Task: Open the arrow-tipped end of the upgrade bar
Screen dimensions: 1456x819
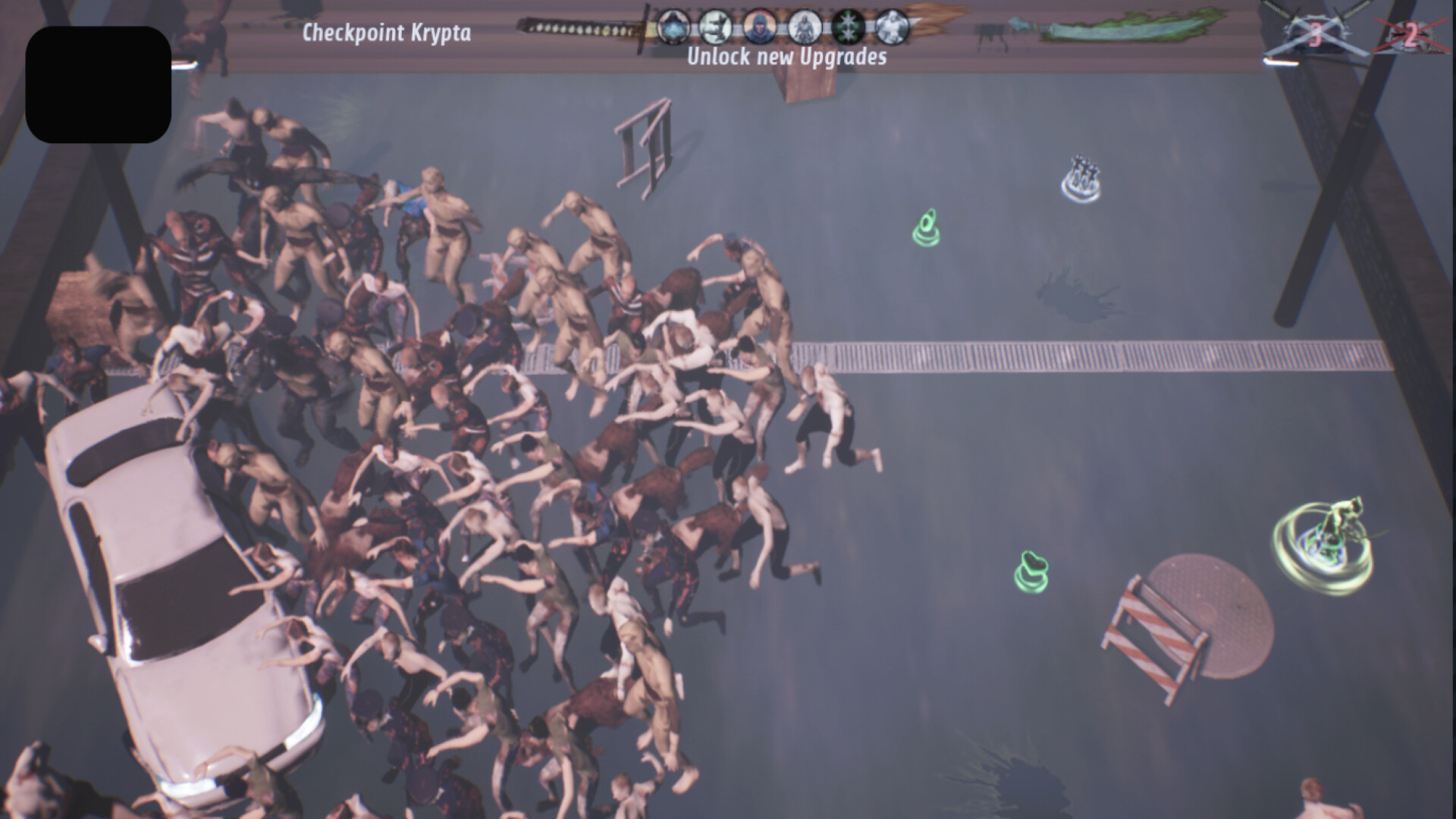Action: coord(933,19)
